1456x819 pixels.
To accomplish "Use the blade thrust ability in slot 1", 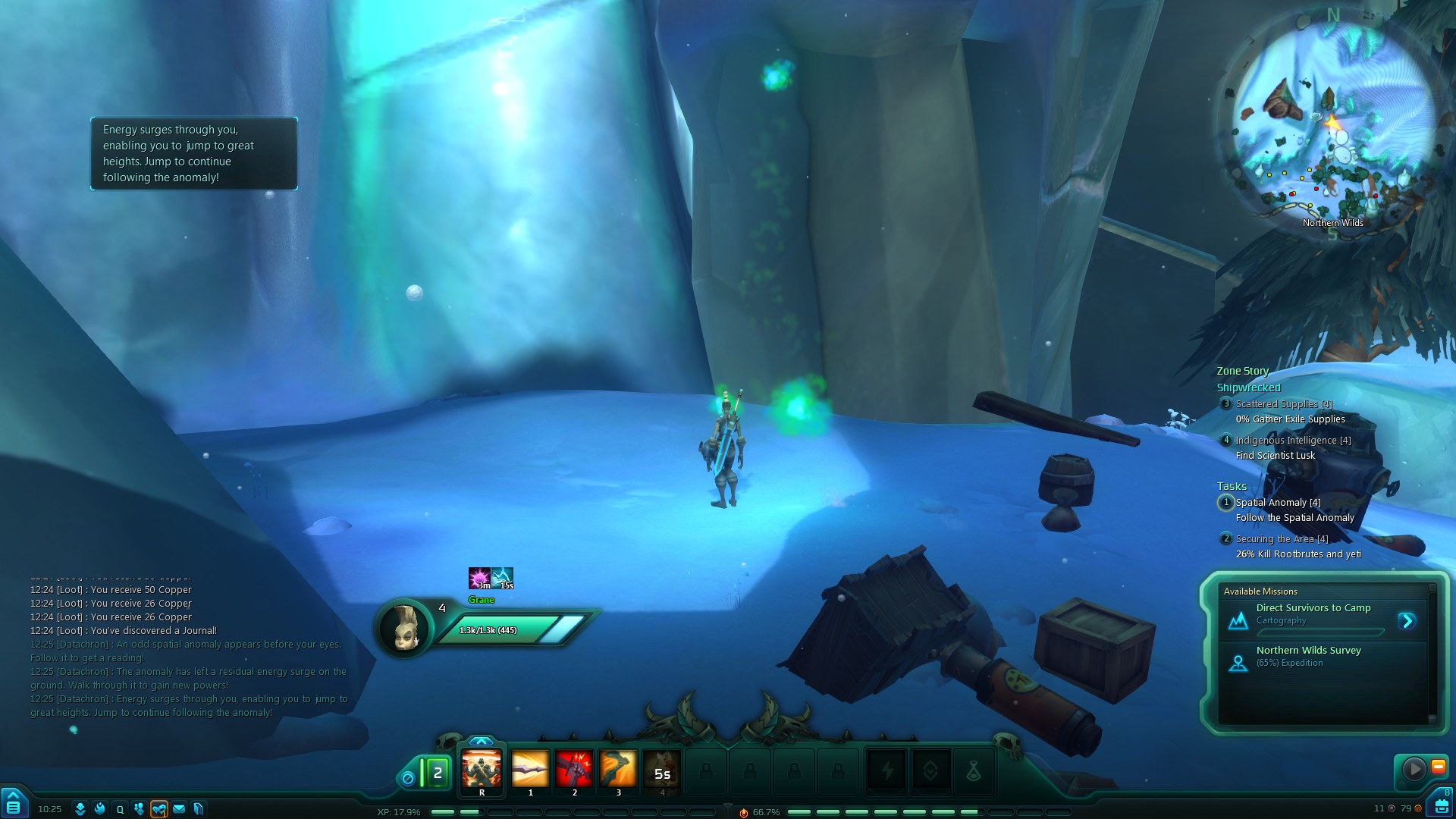I will 530,769.
